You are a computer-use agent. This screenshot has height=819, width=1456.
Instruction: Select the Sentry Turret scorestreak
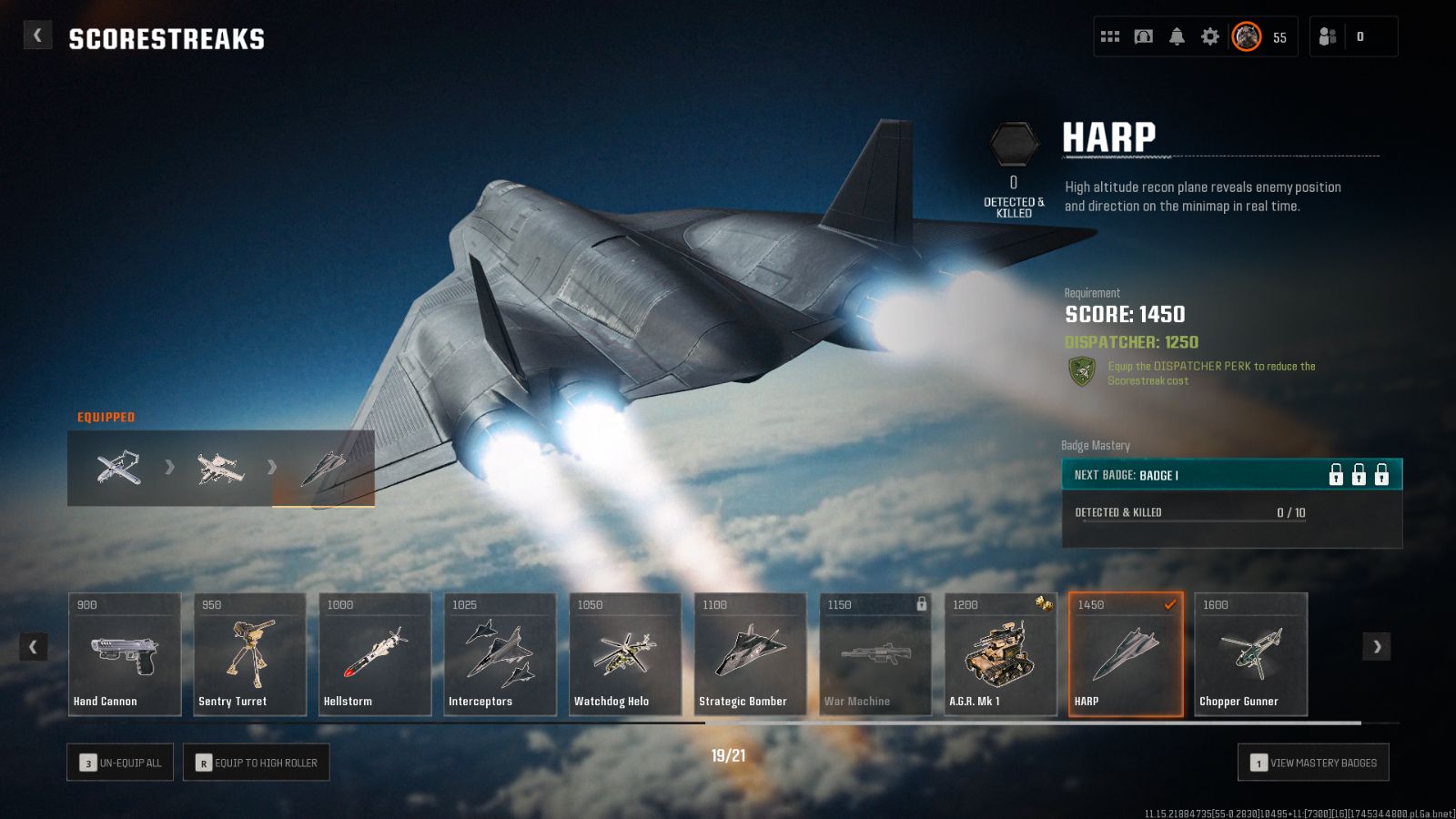pyautogui.click(x=249, y=655)
